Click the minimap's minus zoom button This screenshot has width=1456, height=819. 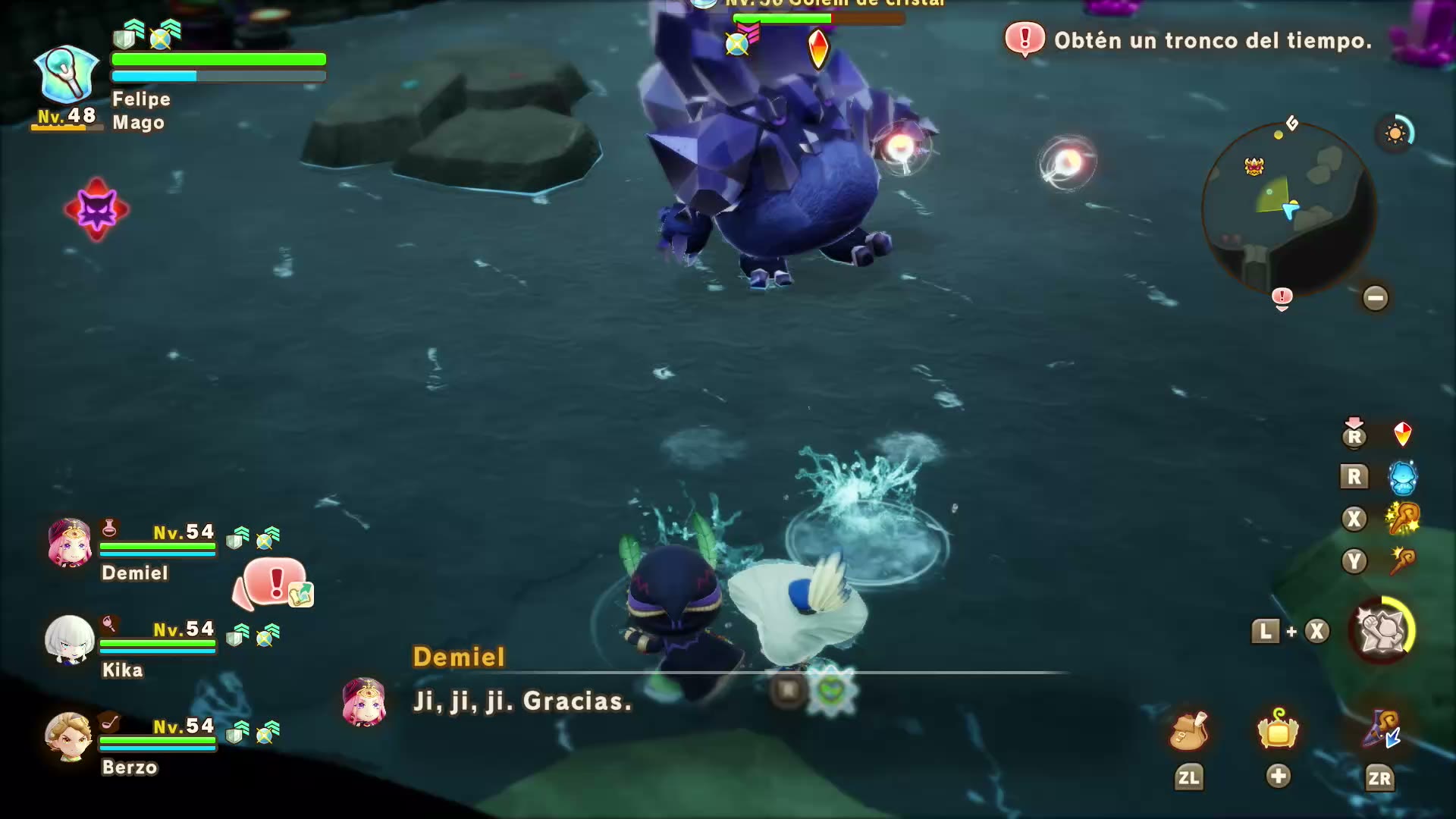(x=1375, y=297)
